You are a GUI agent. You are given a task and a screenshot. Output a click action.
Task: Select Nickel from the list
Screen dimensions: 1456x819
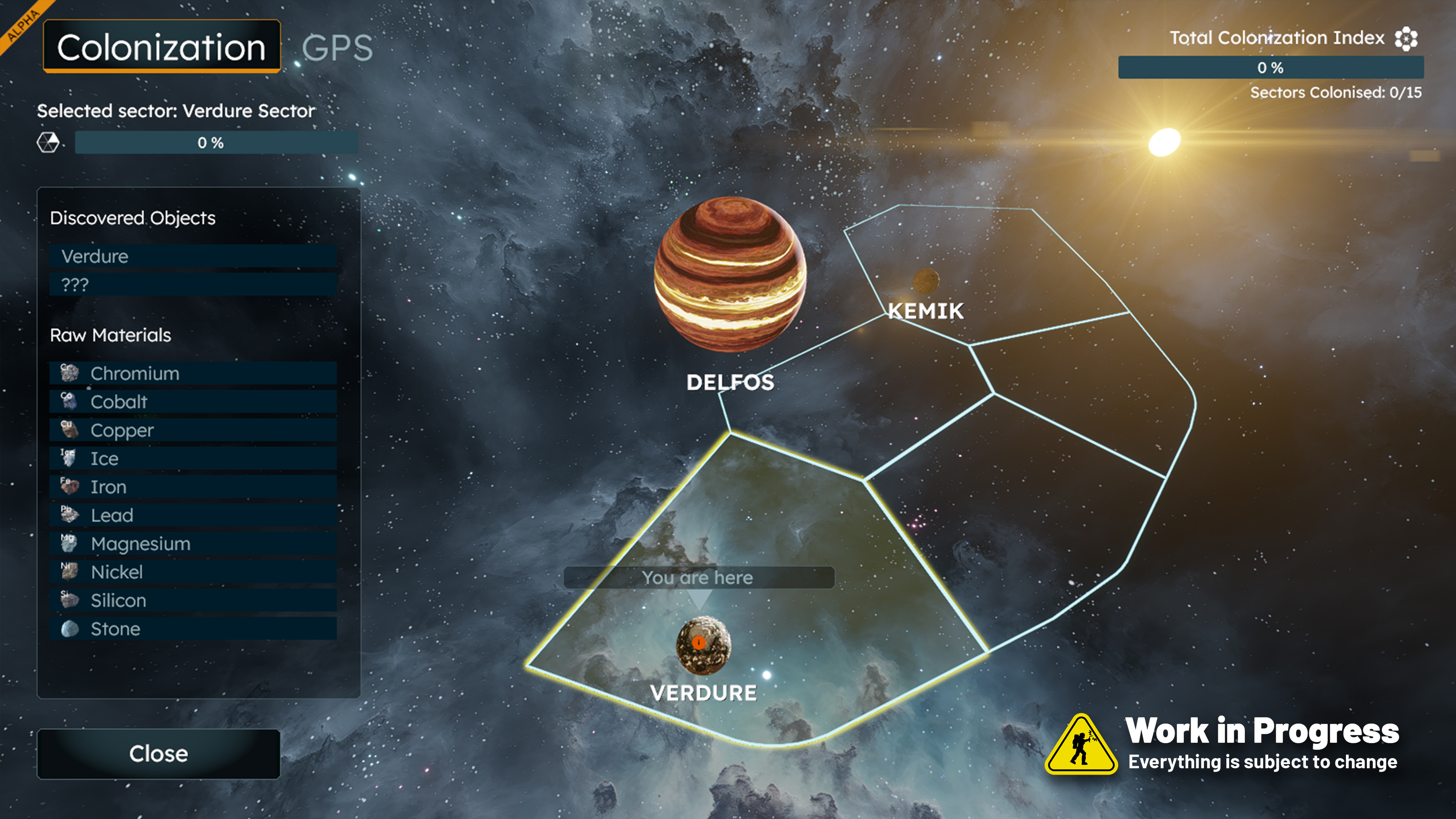tap(193, 572)
